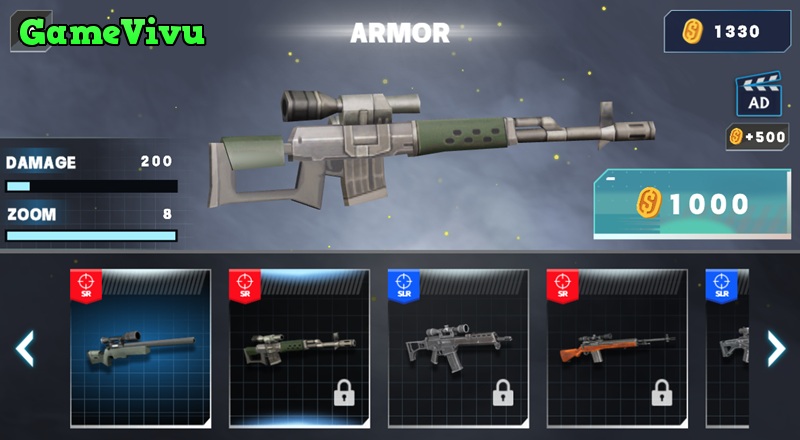Screen dimensions: 800x440
Task: Show more weapons with right arrow
Action: (776, 348)
